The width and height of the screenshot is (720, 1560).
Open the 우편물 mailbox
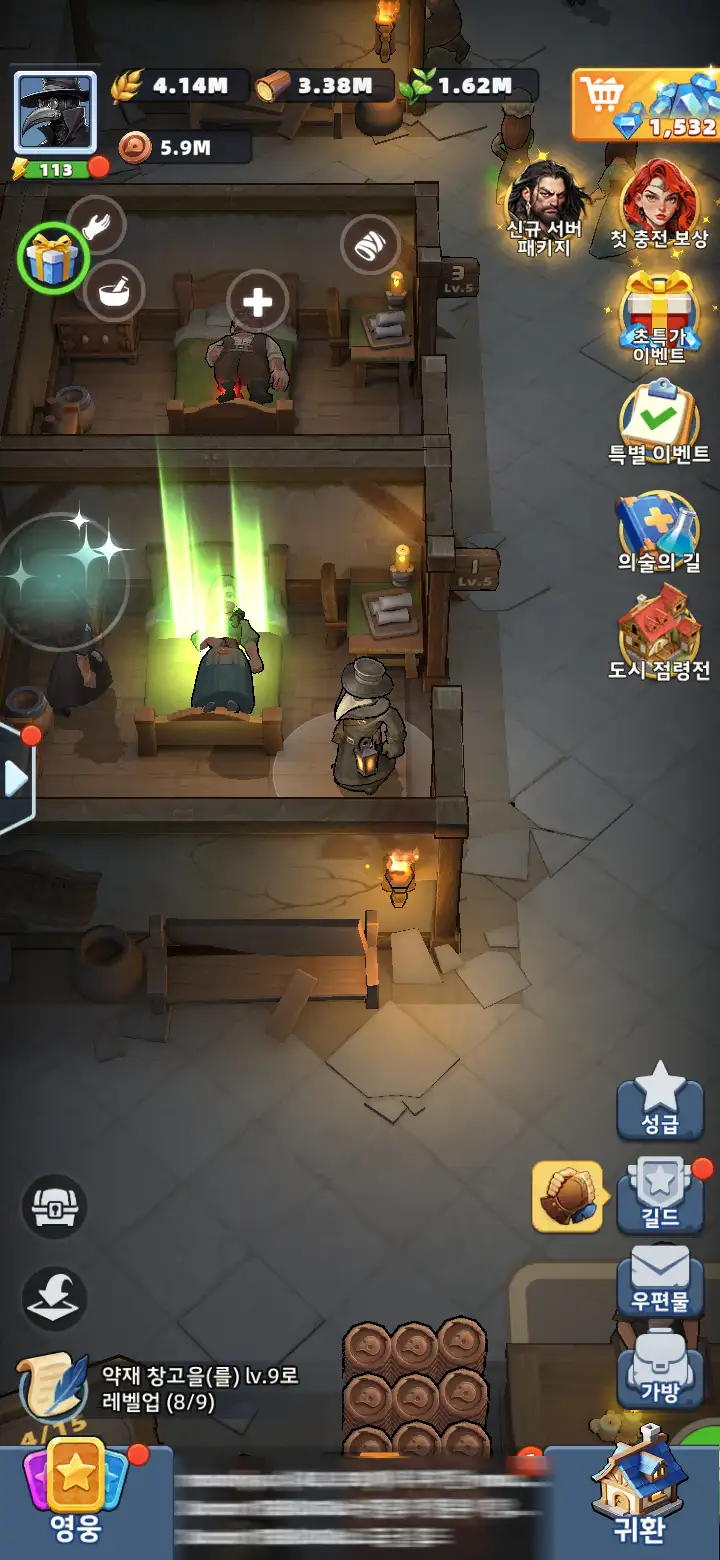660,1285
